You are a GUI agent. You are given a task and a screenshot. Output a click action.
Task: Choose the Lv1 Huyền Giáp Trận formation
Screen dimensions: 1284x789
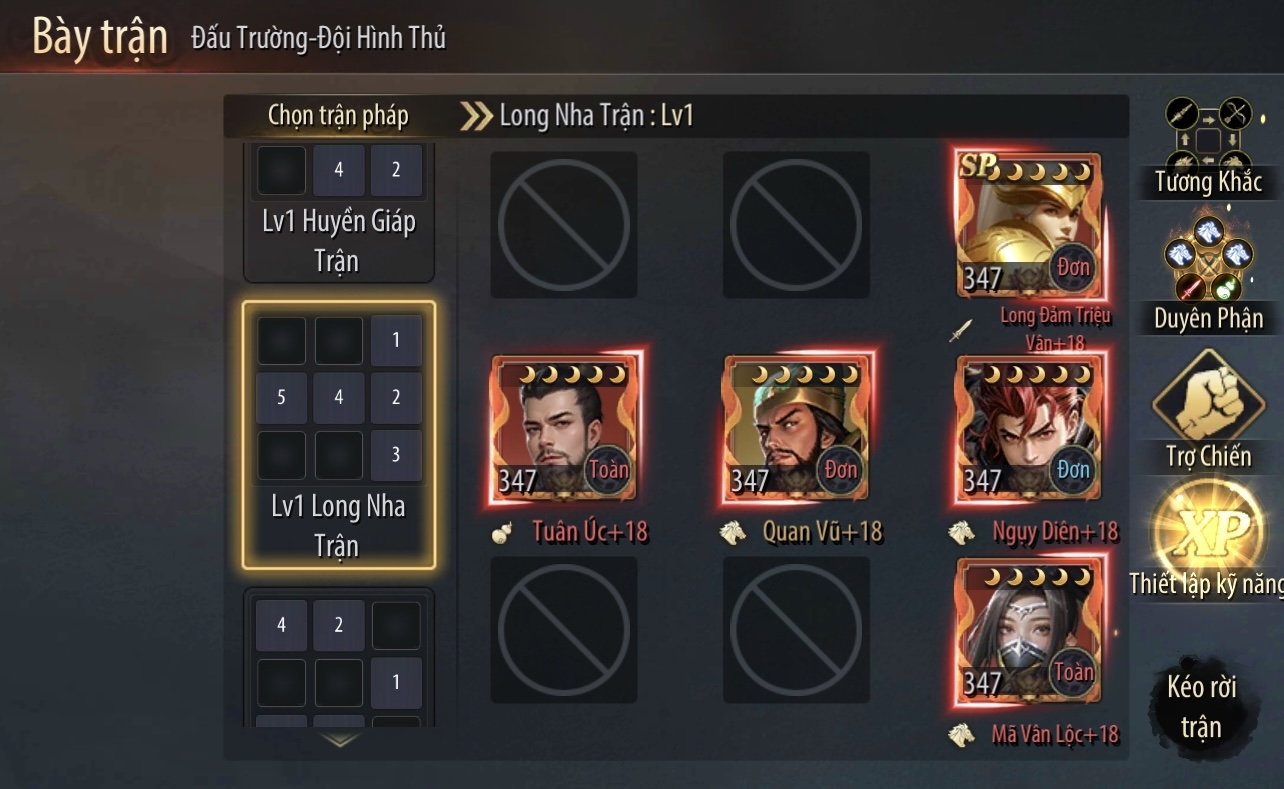[339, 214]
